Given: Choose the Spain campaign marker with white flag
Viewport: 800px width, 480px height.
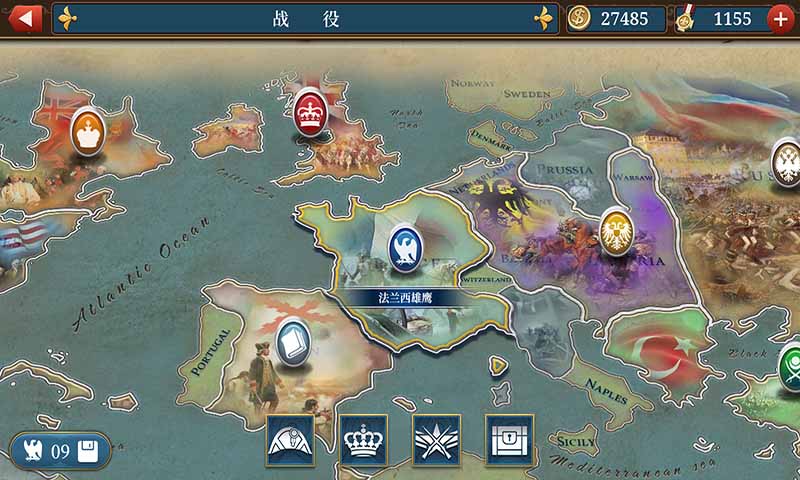Looking at the screenshot, I should (x=293, y=343).
